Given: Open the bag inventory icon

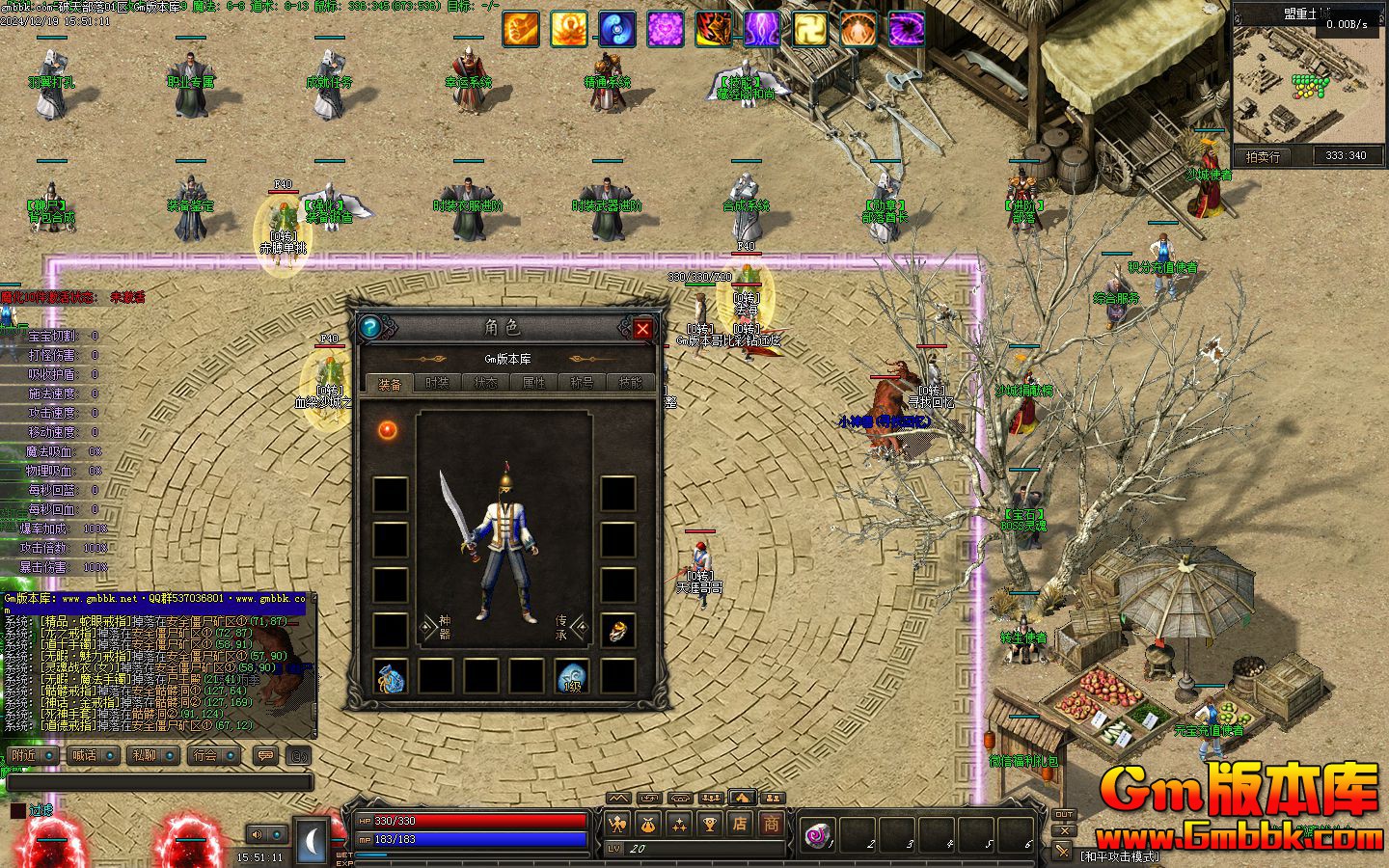Looking at the screenshot, I should point(647,825).
